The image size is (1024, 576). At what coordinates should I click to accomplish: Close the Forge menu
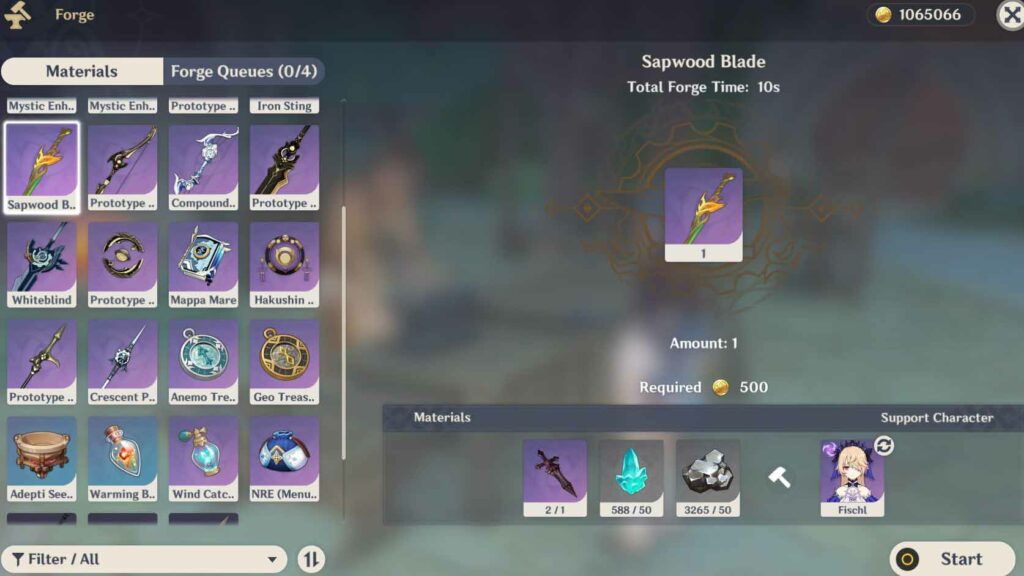[x=1010, y=14]
